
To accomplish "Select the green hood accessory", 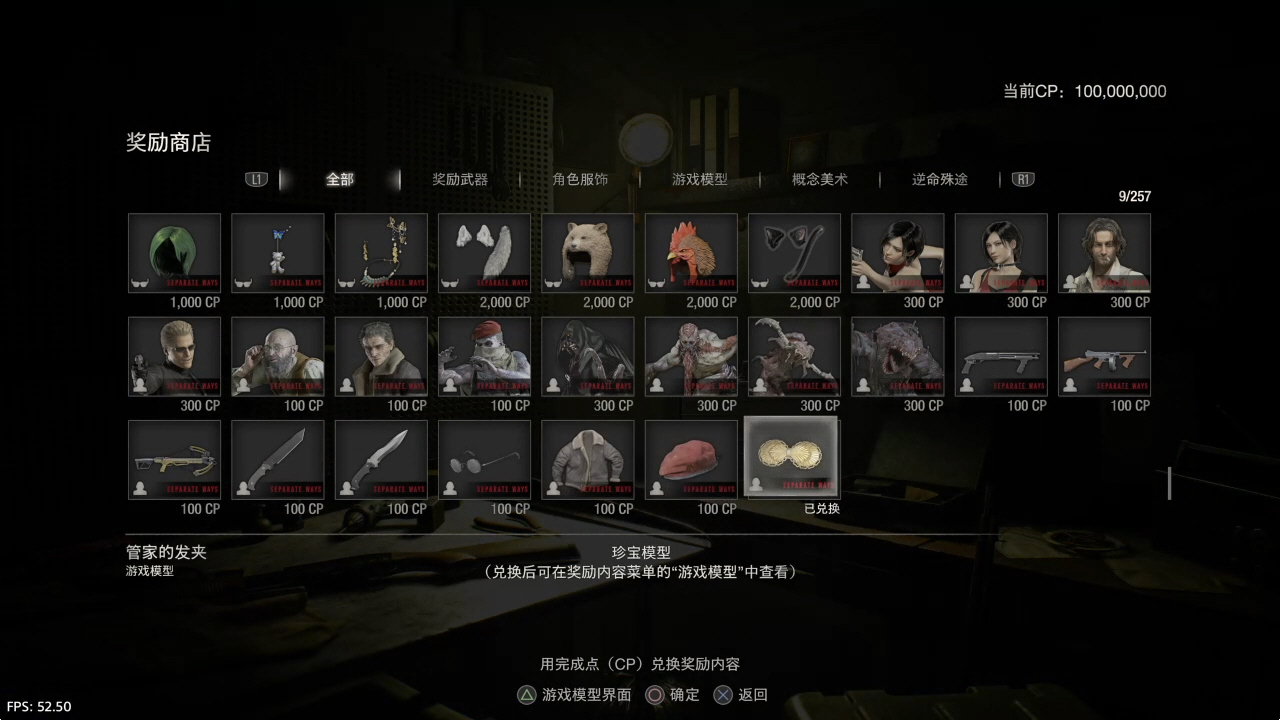I will (174, 253).
